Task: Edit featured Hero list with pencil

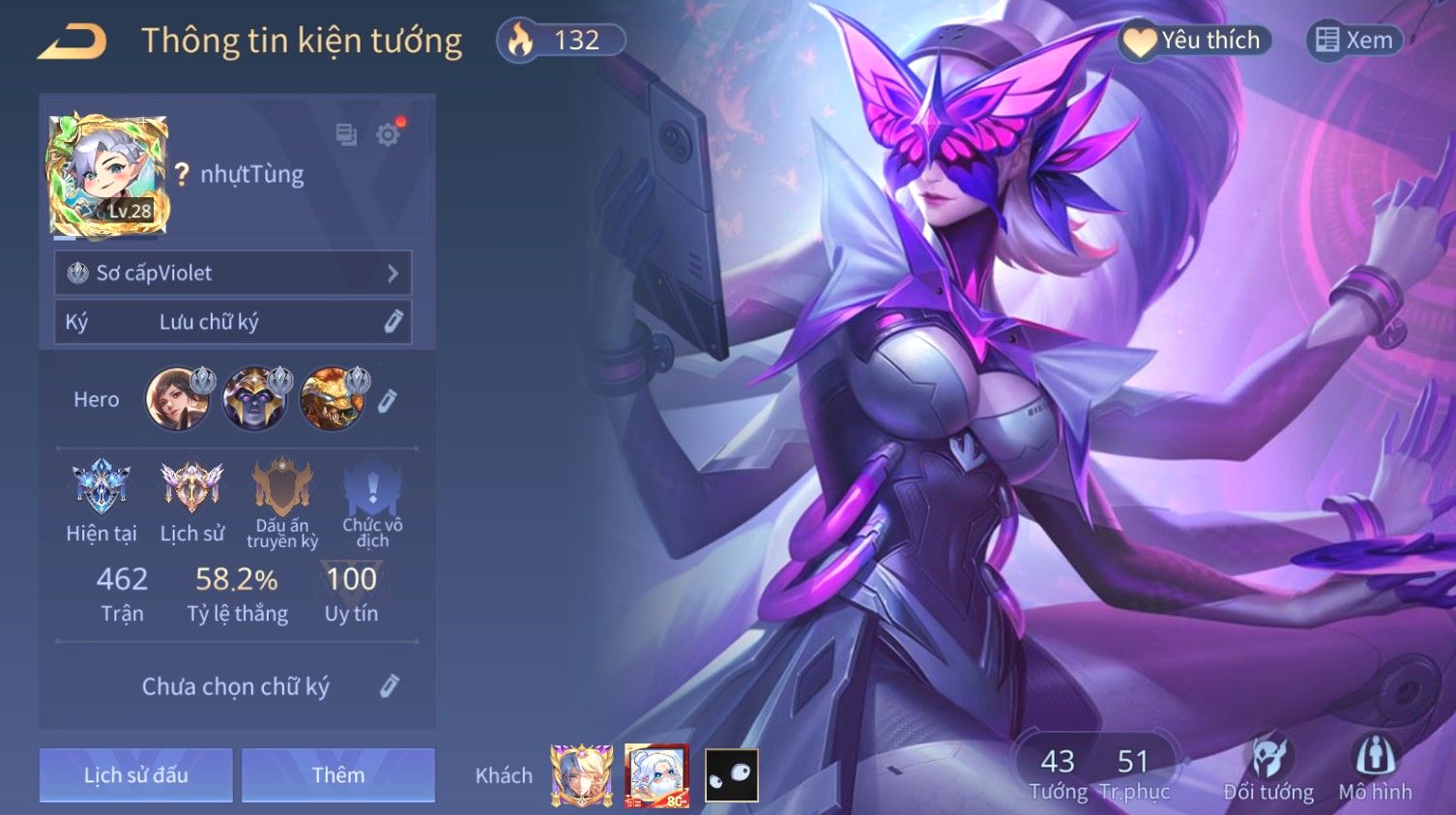Action: click(388, 400)
